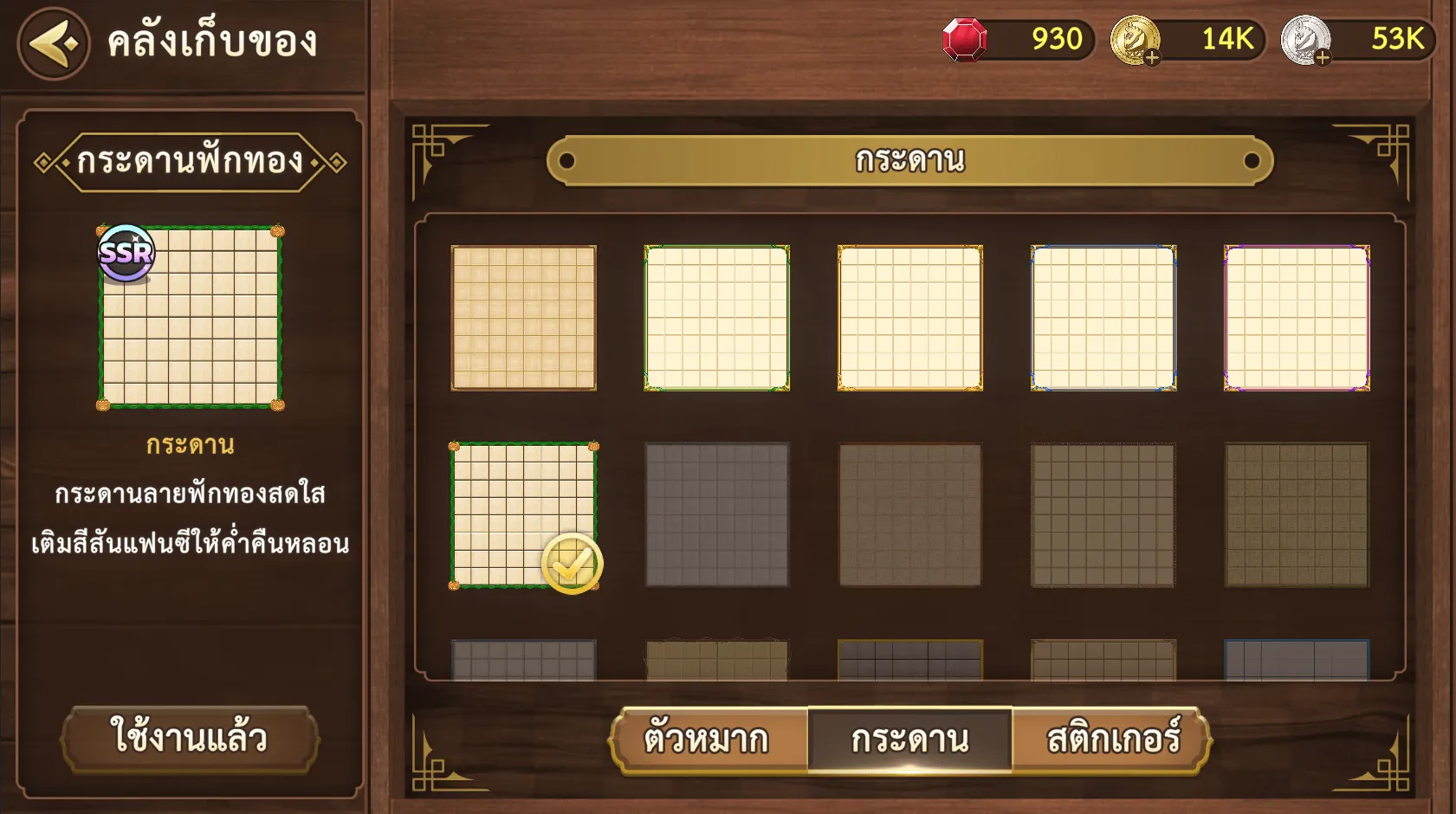Select the equipped pumpkin board with checkmark

[x=524, y=515]
